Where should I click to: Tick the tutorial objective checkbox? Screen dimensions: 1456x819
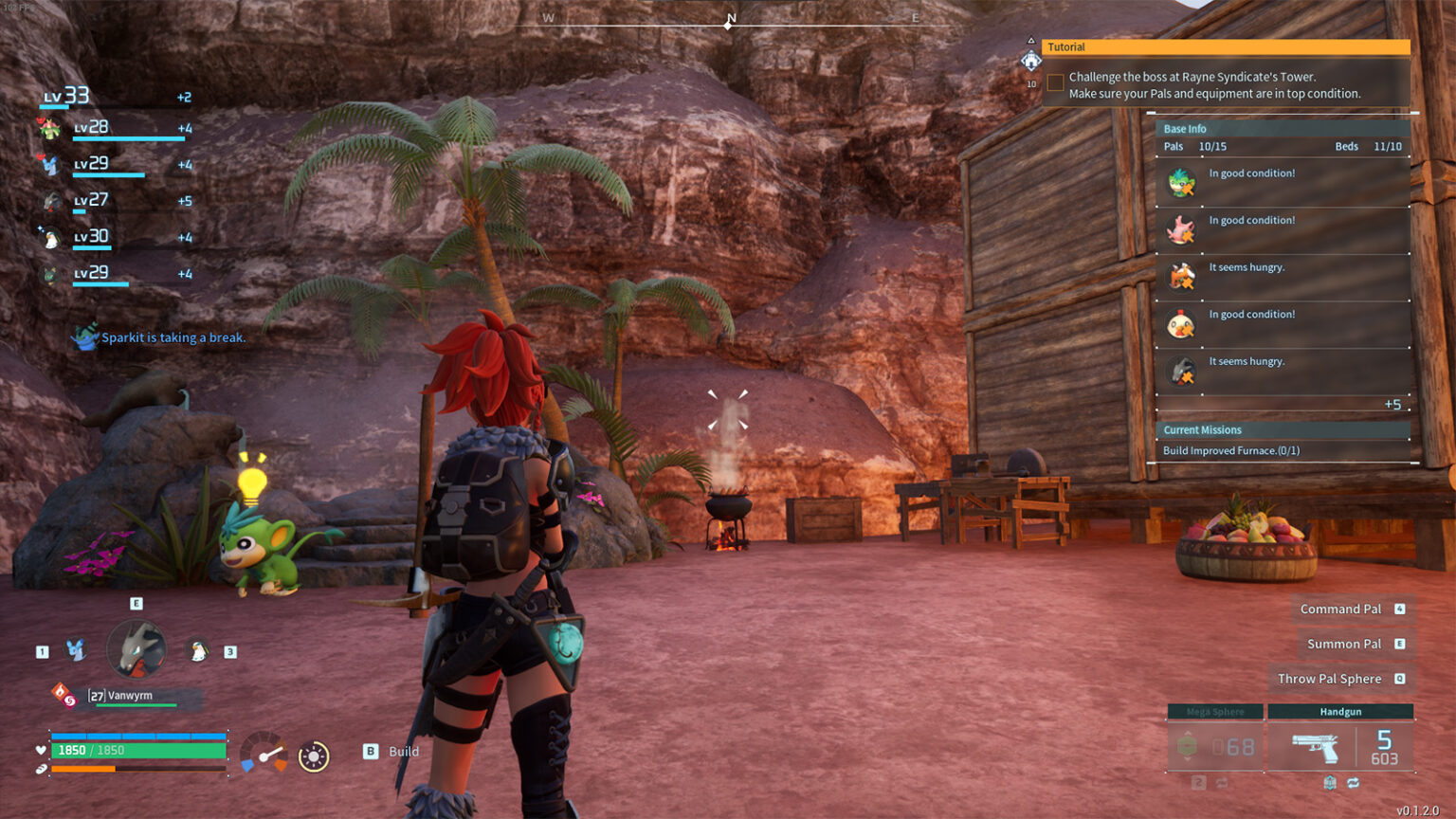pyautogui.click(x=1055, y=83)
